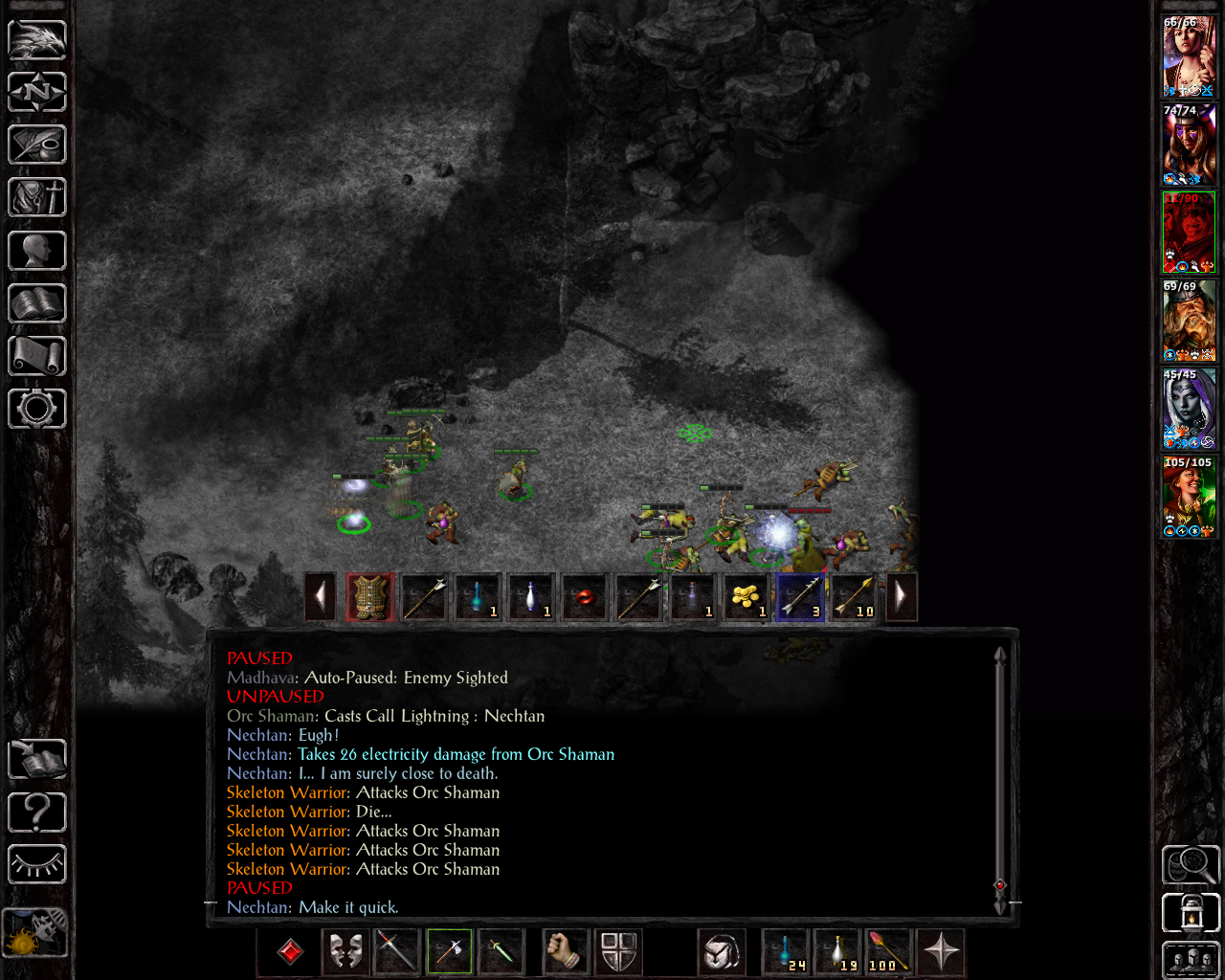Open the area map with the compass button
This screenshot has height=980, width=1225.
tap(37, 93)
